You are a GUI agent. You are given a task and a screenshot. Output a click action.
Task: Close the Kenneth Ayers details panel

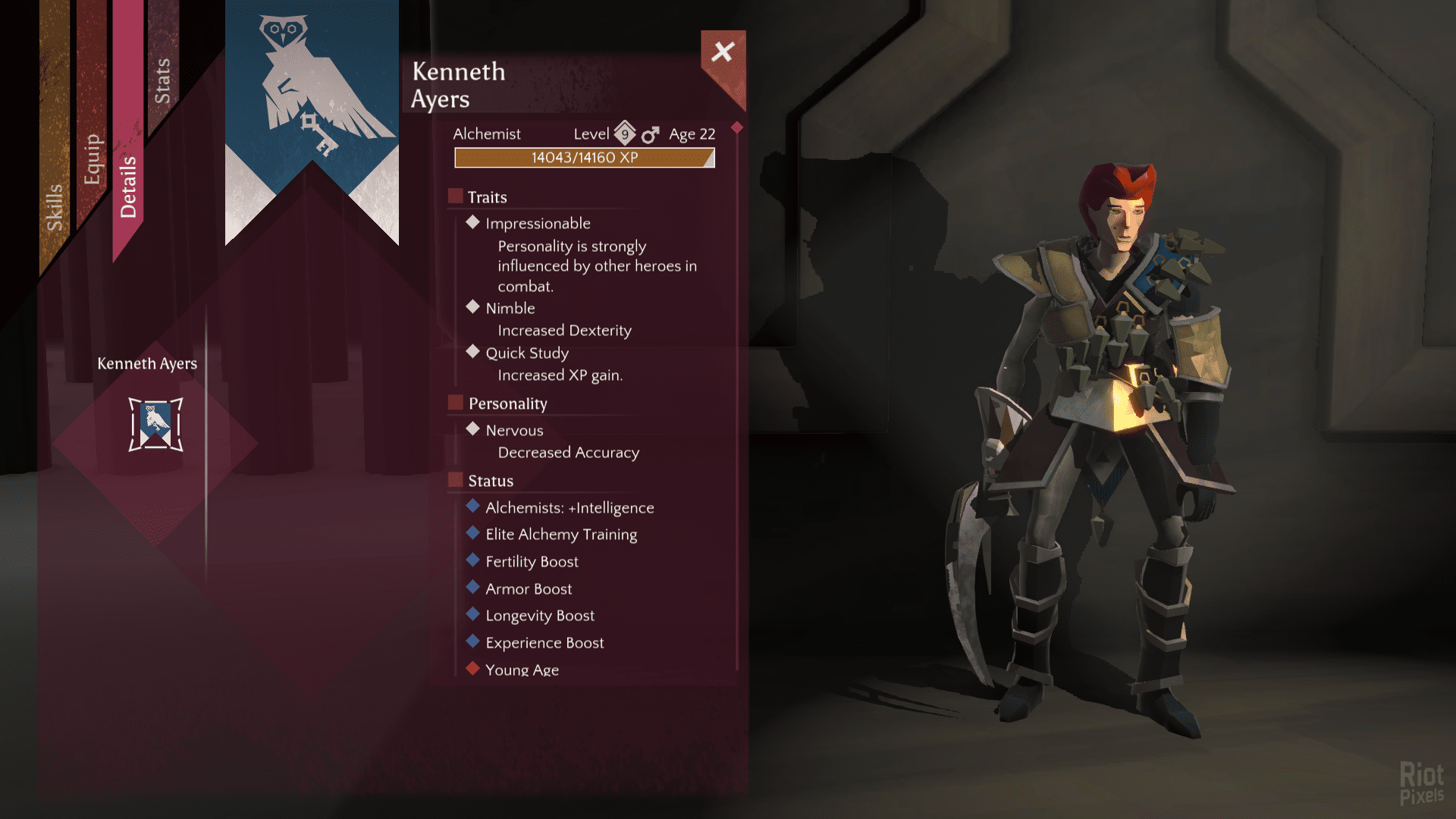723,52
